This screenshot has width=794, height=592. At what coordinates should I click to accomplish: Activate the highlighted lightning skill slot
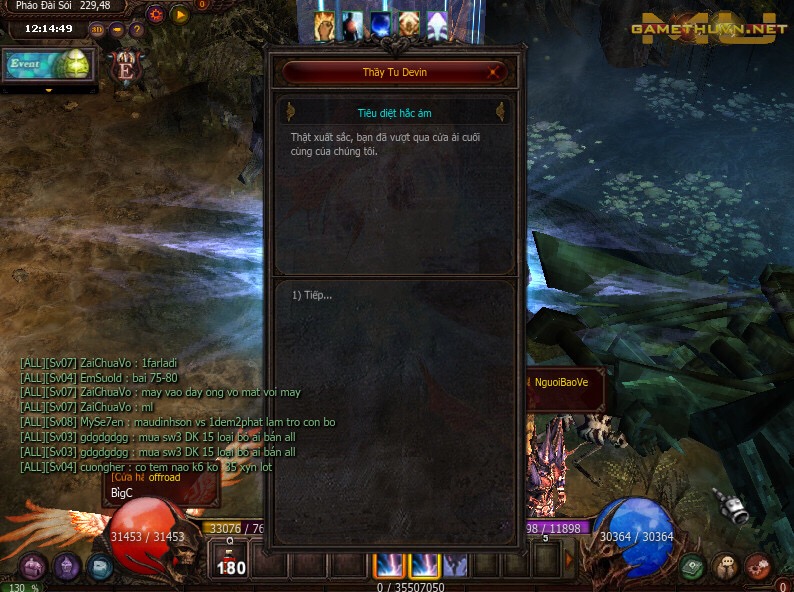click(x=390, y=565)
